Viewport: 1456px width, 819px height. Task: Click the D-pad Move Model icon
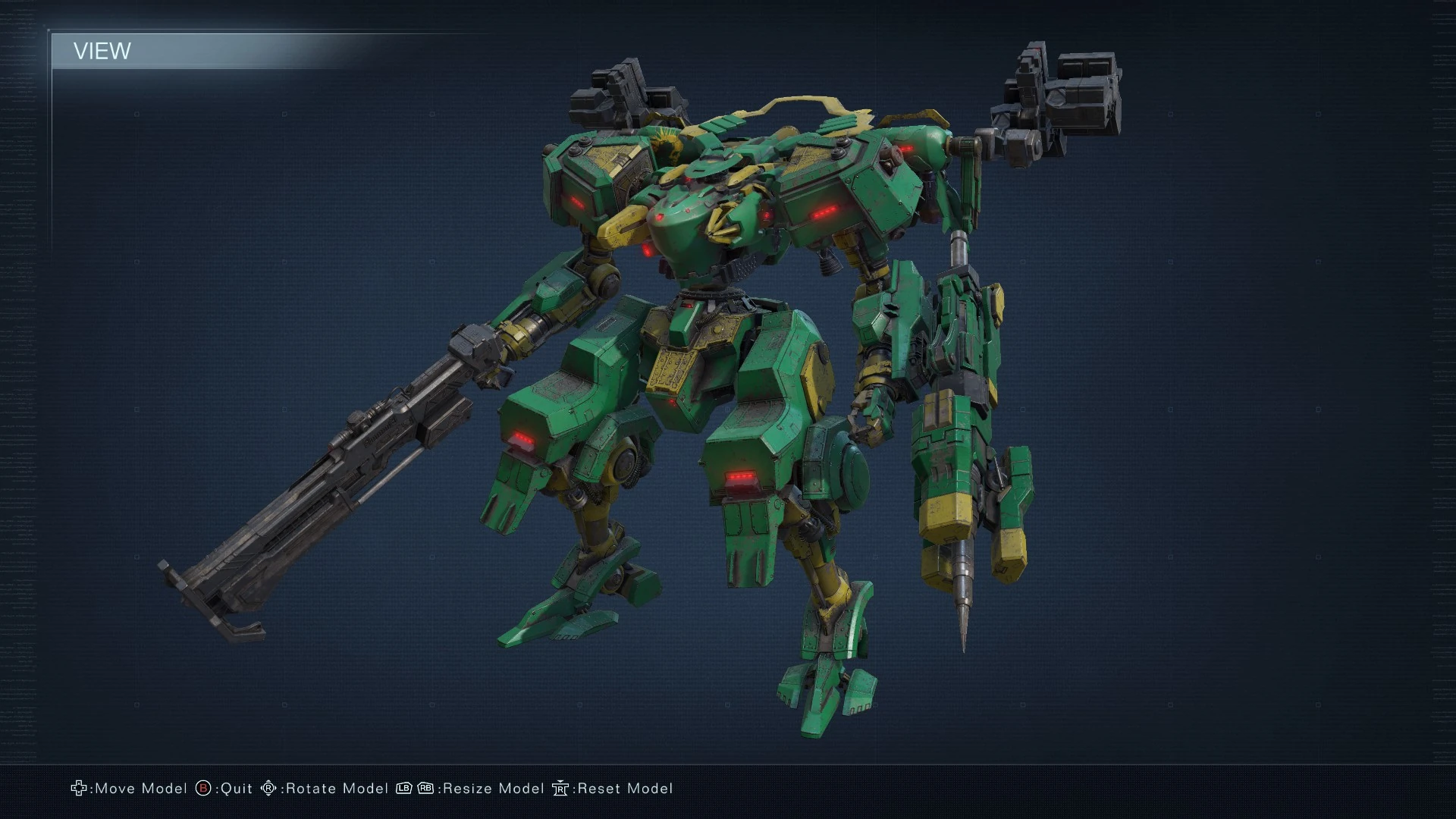pyautogui.click(x=78, y=789)
